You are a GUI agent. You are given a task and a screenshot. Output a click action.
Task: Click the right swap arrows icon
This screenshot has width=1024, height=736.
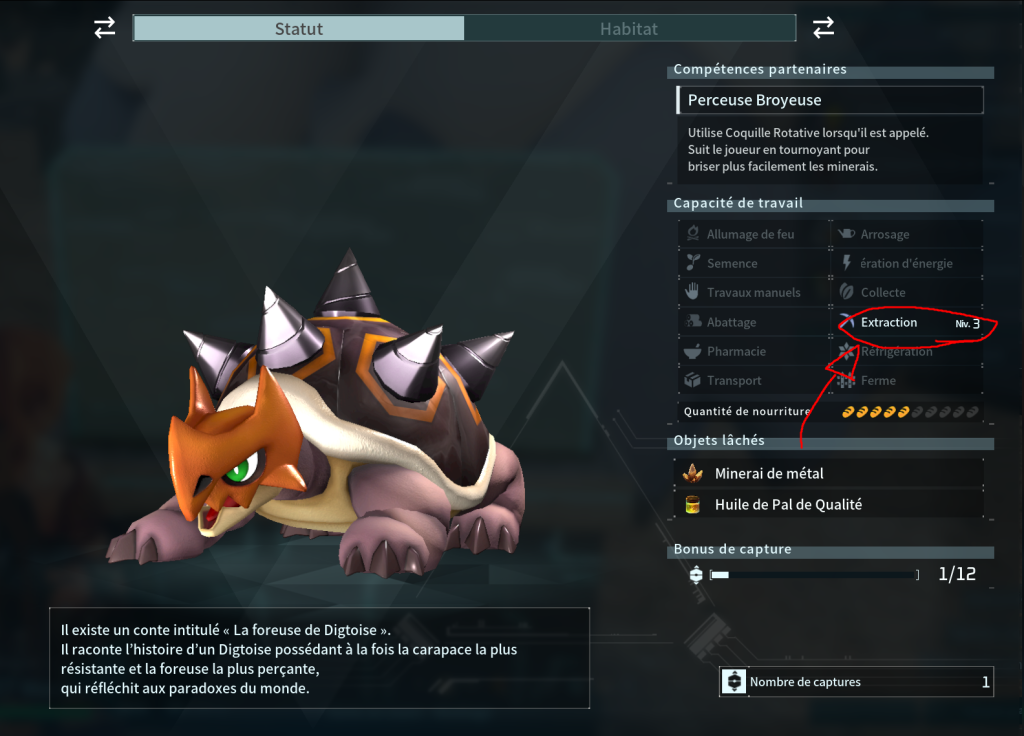coord(823,28)
